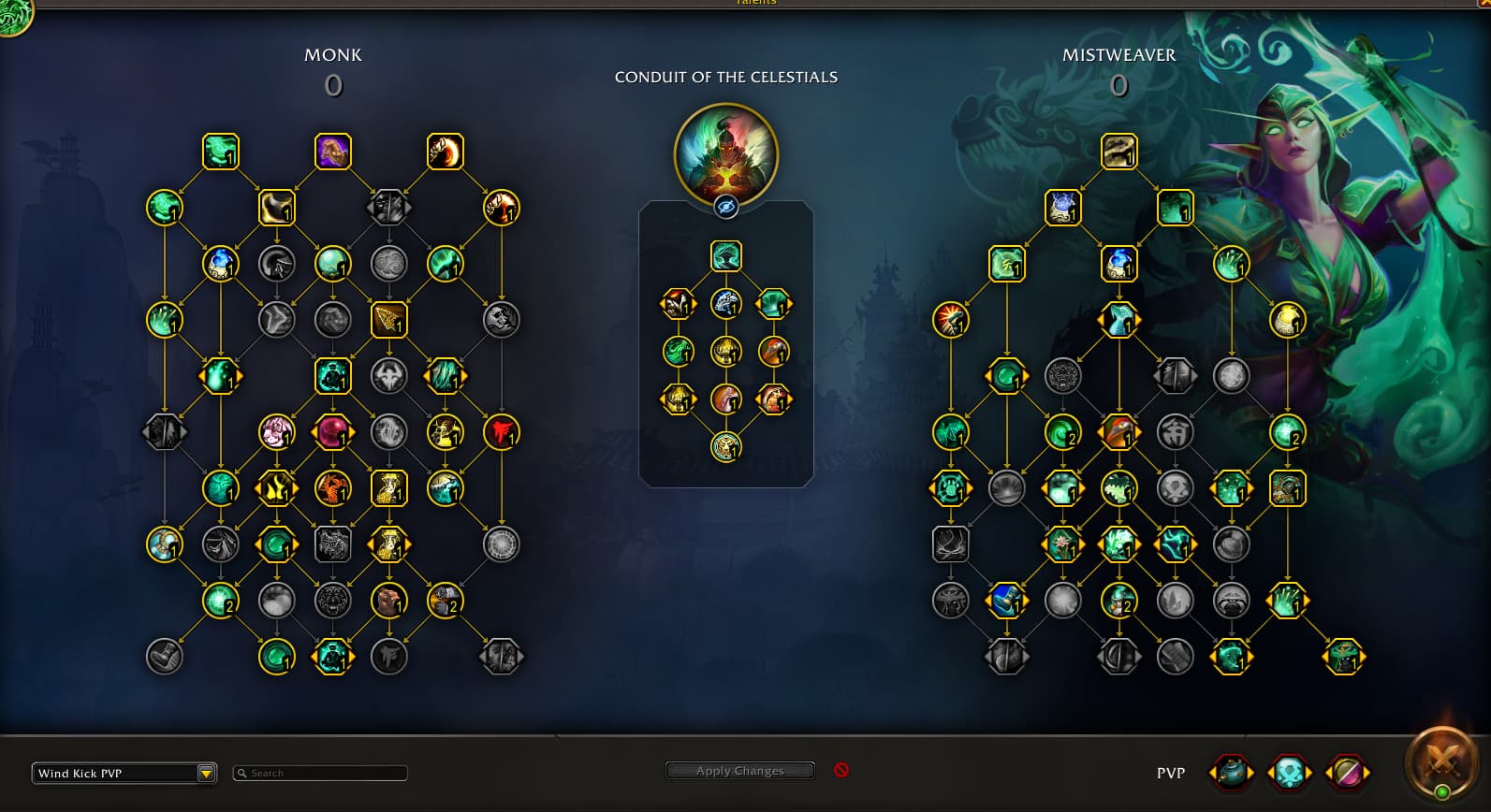The image size is (1491, 812).
Task: Select the yellow urn Mistweaver talent
Action: pyautogui.click(x=1287, y=320)
